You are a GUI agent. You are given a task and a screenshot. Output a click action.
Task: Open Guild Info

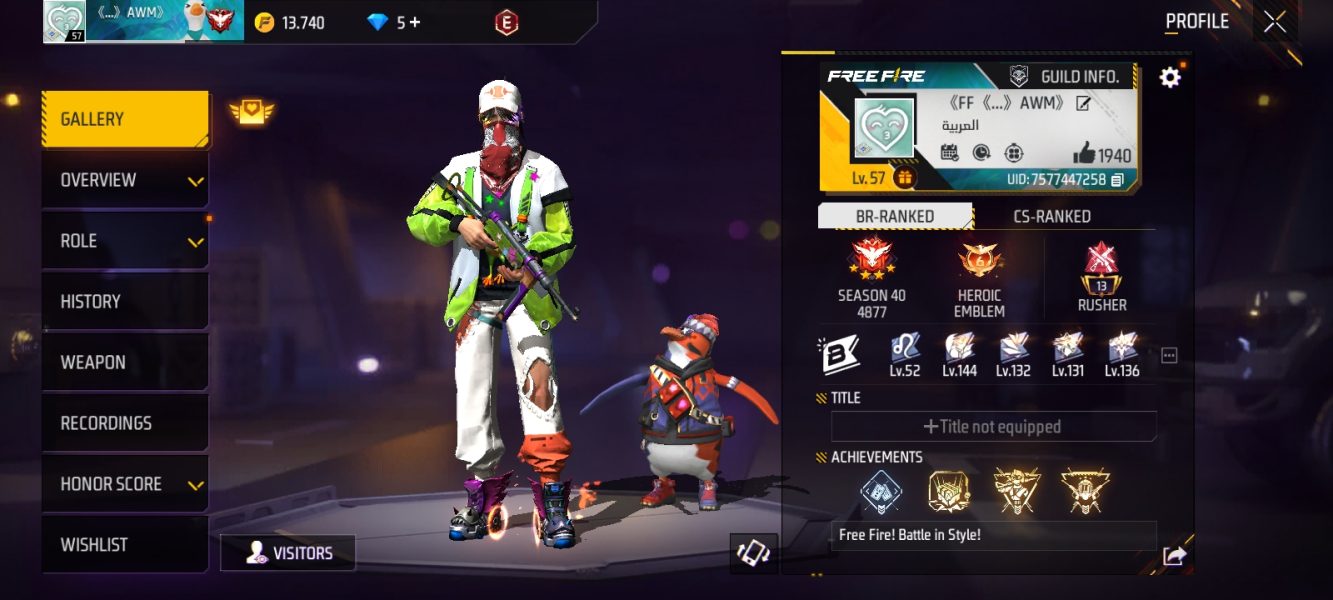[x=1076, y=76]
